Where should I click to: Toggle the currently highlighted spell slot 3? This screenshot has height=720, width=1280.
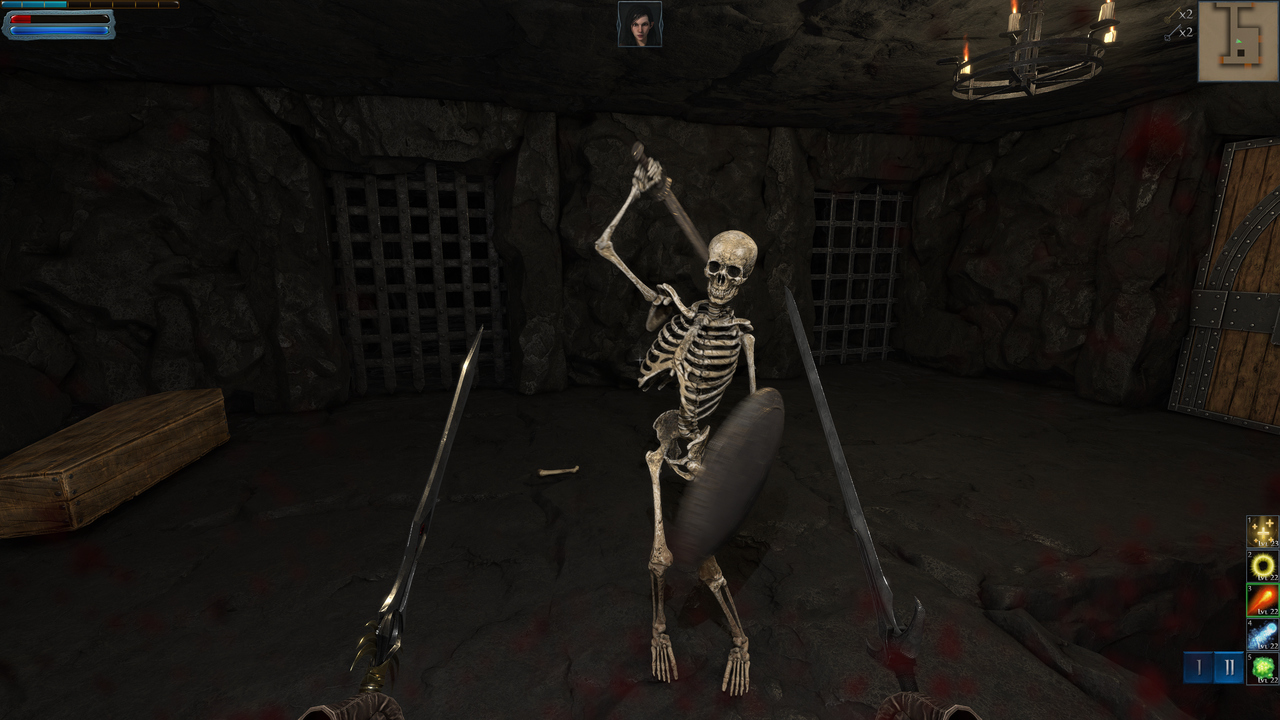click(1262, 599)
